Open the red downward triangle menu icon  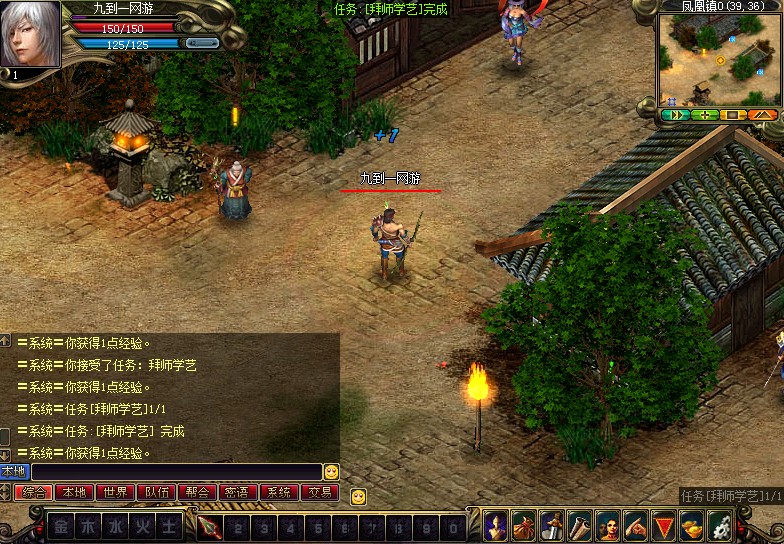tap(663, 526)
